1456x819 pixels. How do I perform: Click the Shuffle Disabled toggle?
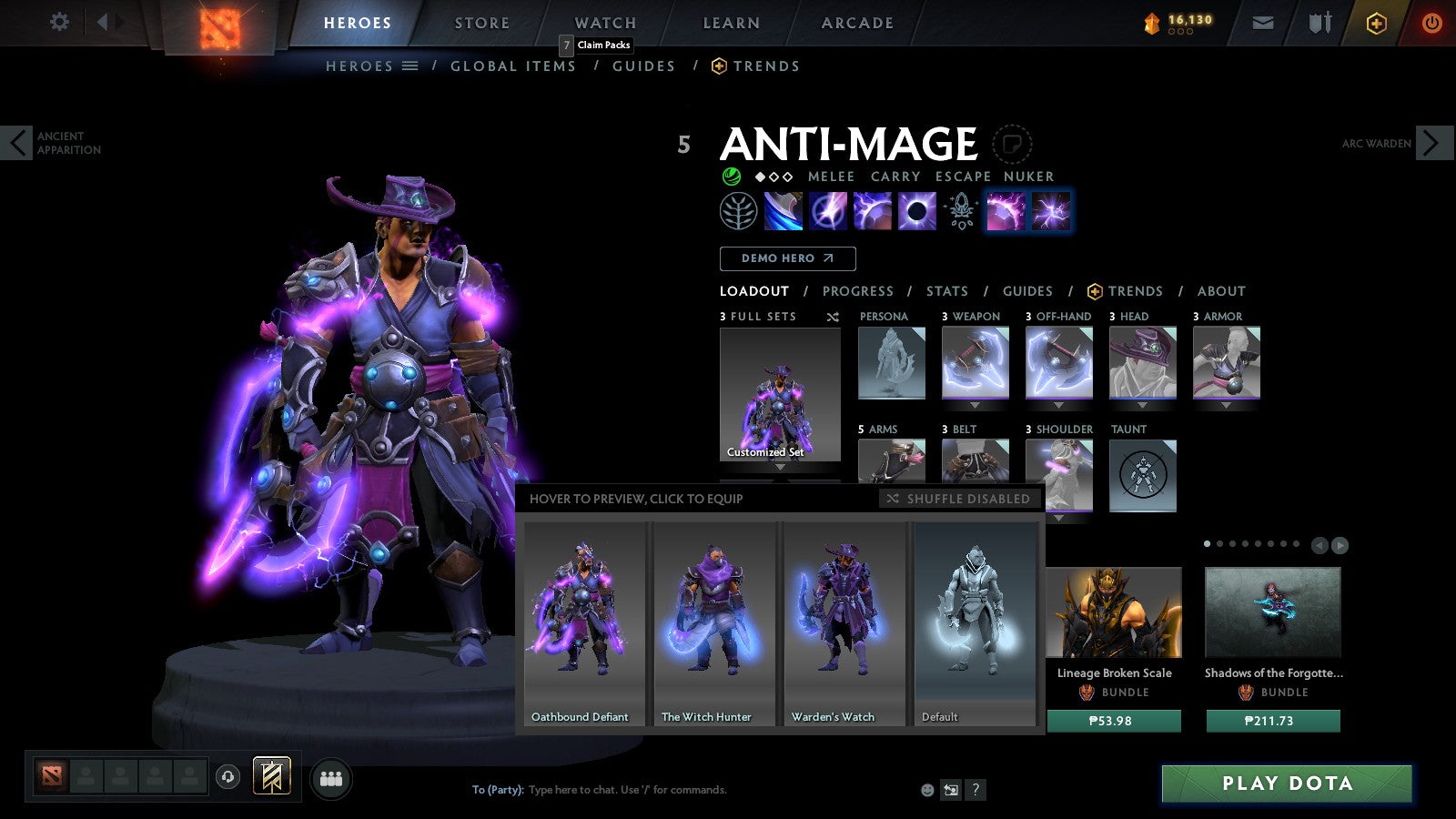[960, 499]
